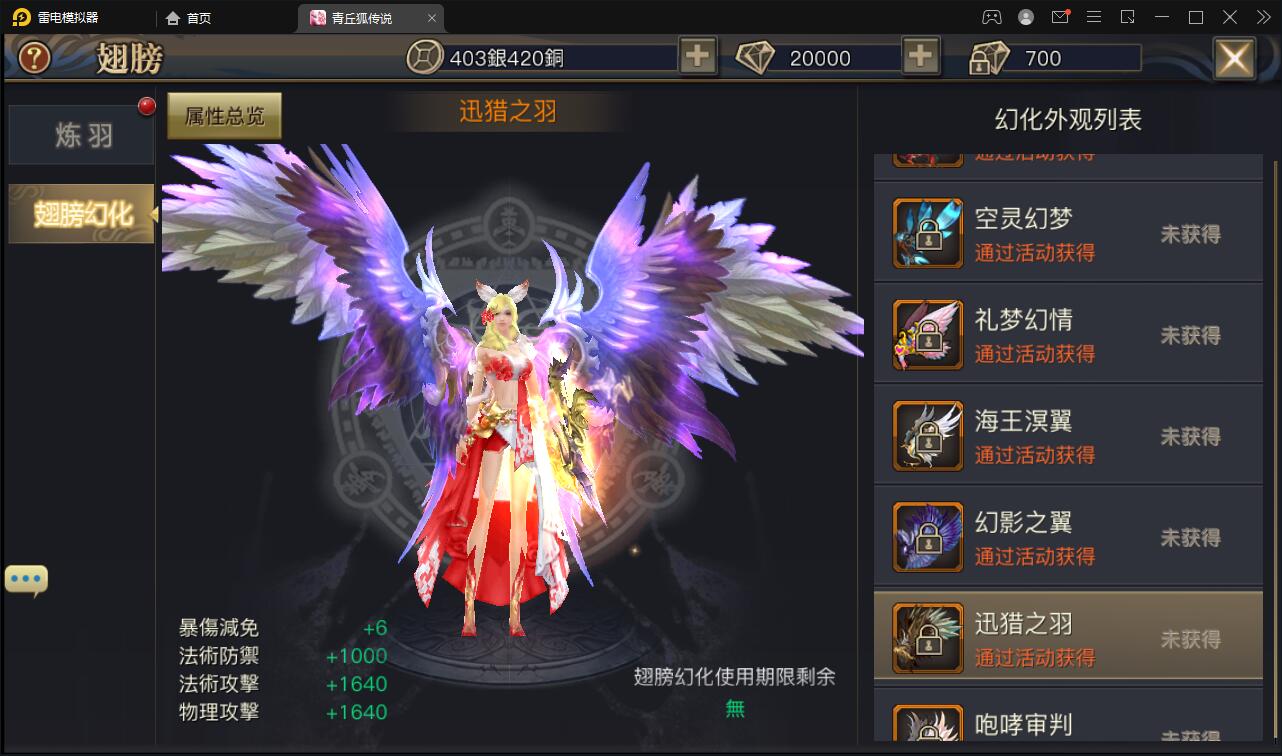This screenshot has width=1282, height=756.
Task: Click the diamond currency icon
Action: click(x=757, y=57)
